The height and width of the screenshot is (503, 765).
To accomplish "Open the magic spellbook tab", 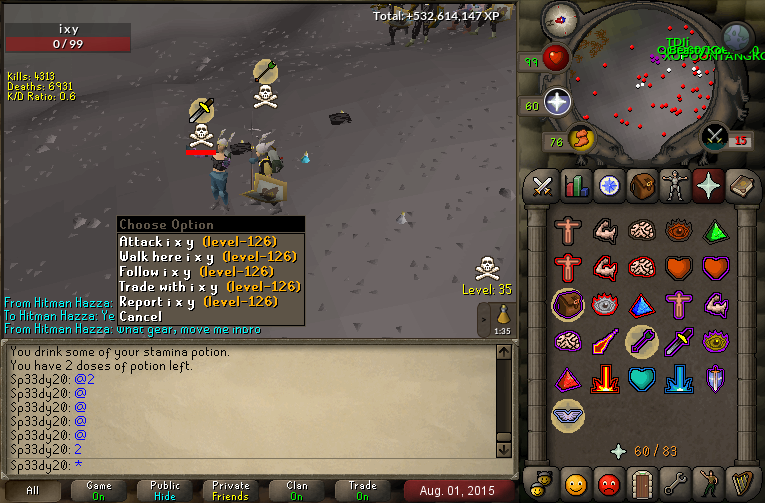I will click(740, 186).
